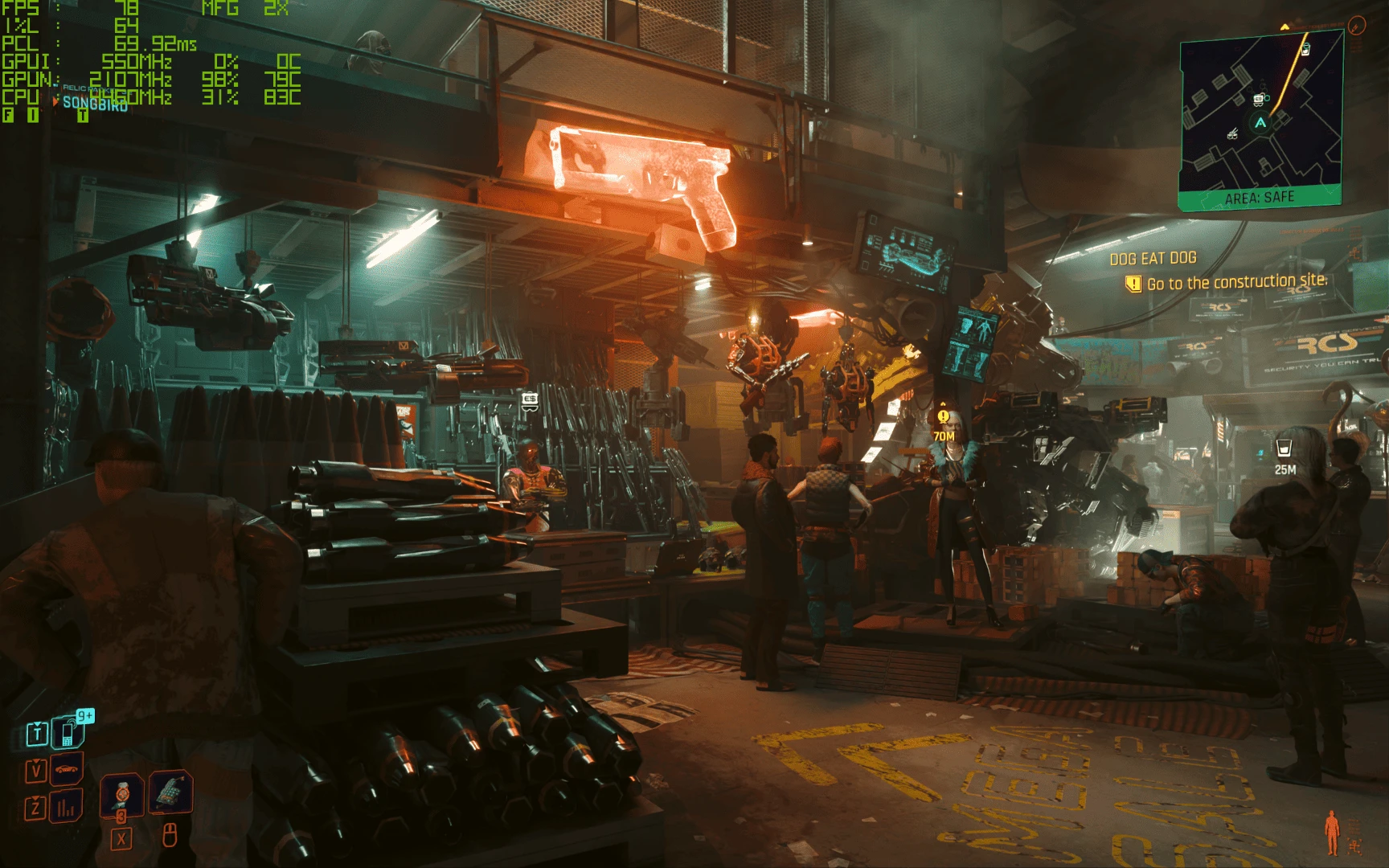Use the inhaler consumable slot
Image resolution: width=1389 pixels, height=868 pixels.
pyautogui.click(x=122, y=794)
